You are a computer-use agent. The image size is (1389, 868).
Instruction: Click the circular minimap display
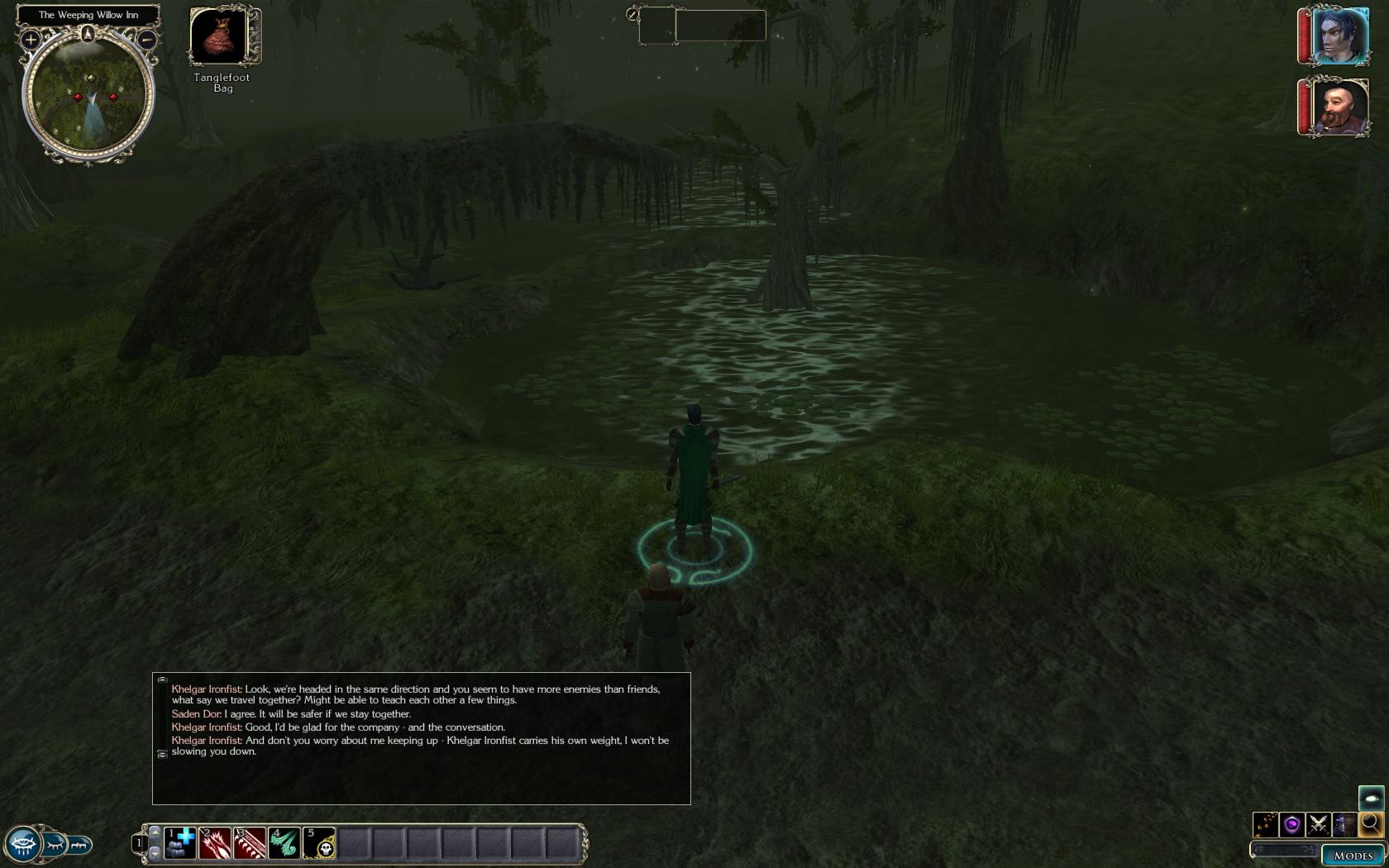coord(88,95)
